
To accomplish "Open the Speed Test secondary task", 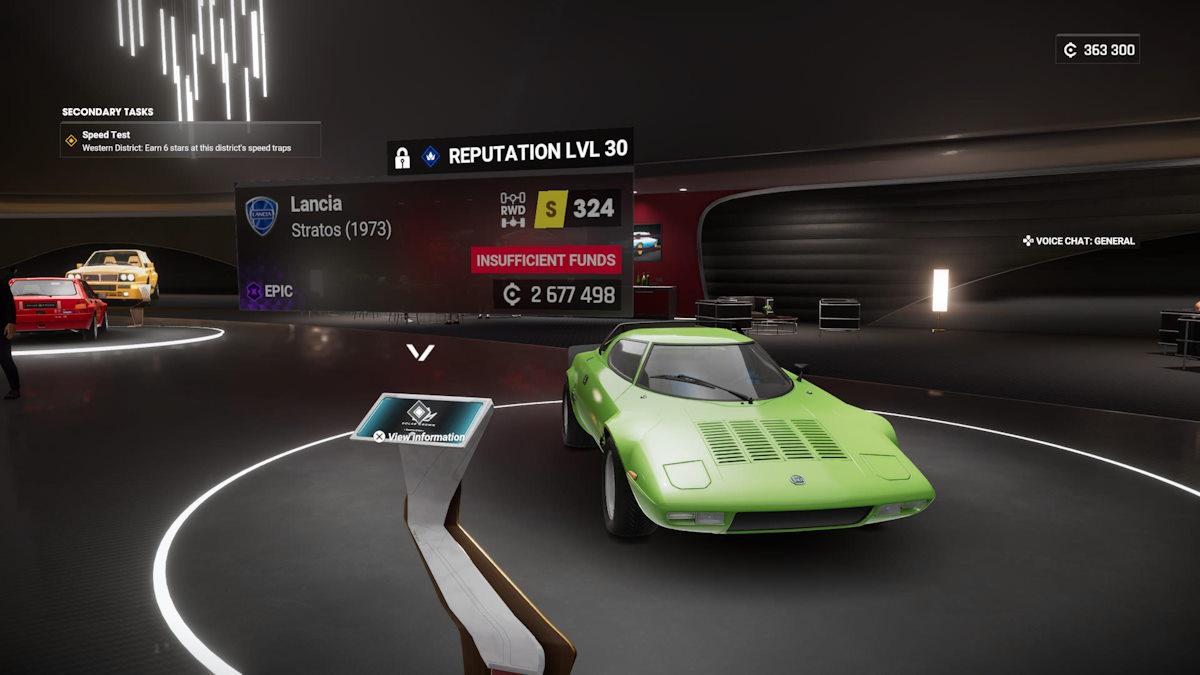I will click(190, 141).
